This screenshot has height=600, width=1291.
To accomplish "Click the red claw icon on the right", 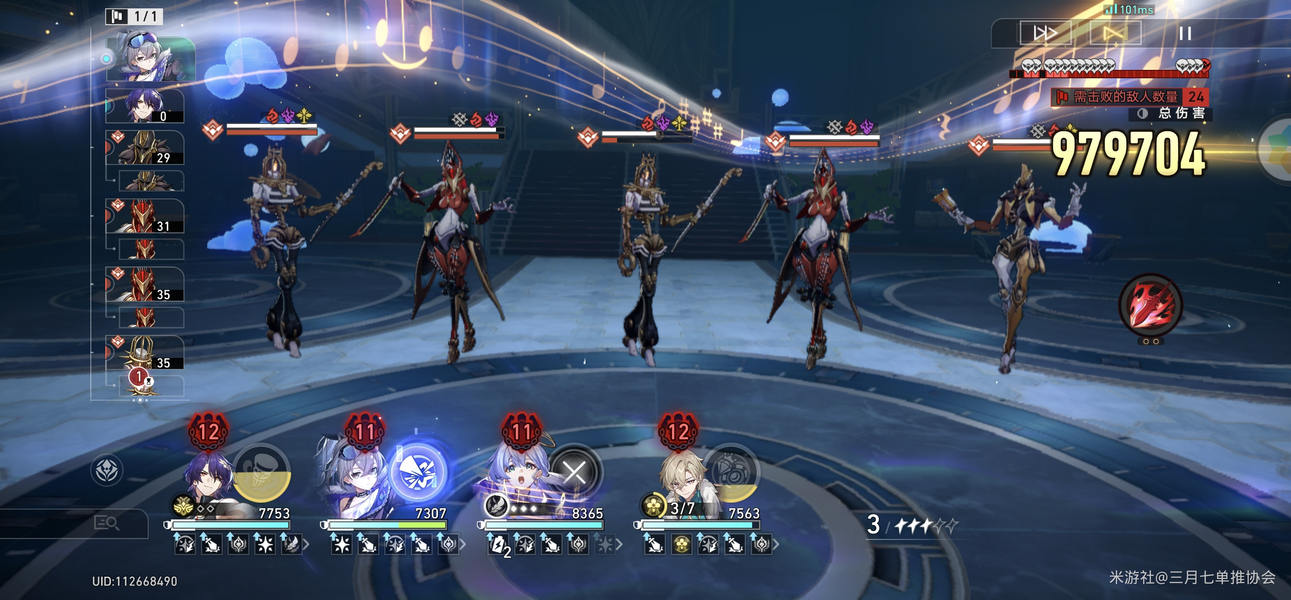I will (1150, 304).
